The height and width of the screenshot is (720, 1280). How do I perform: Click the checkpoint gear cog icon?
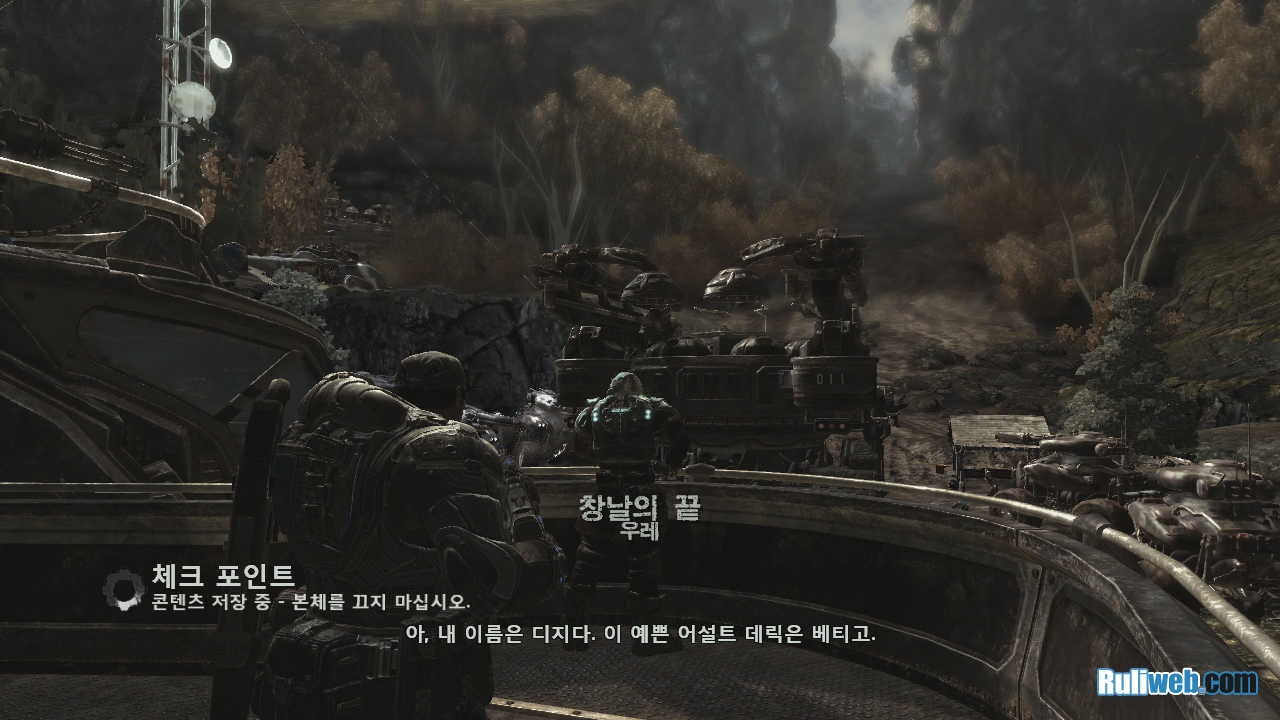pos(124,585)
